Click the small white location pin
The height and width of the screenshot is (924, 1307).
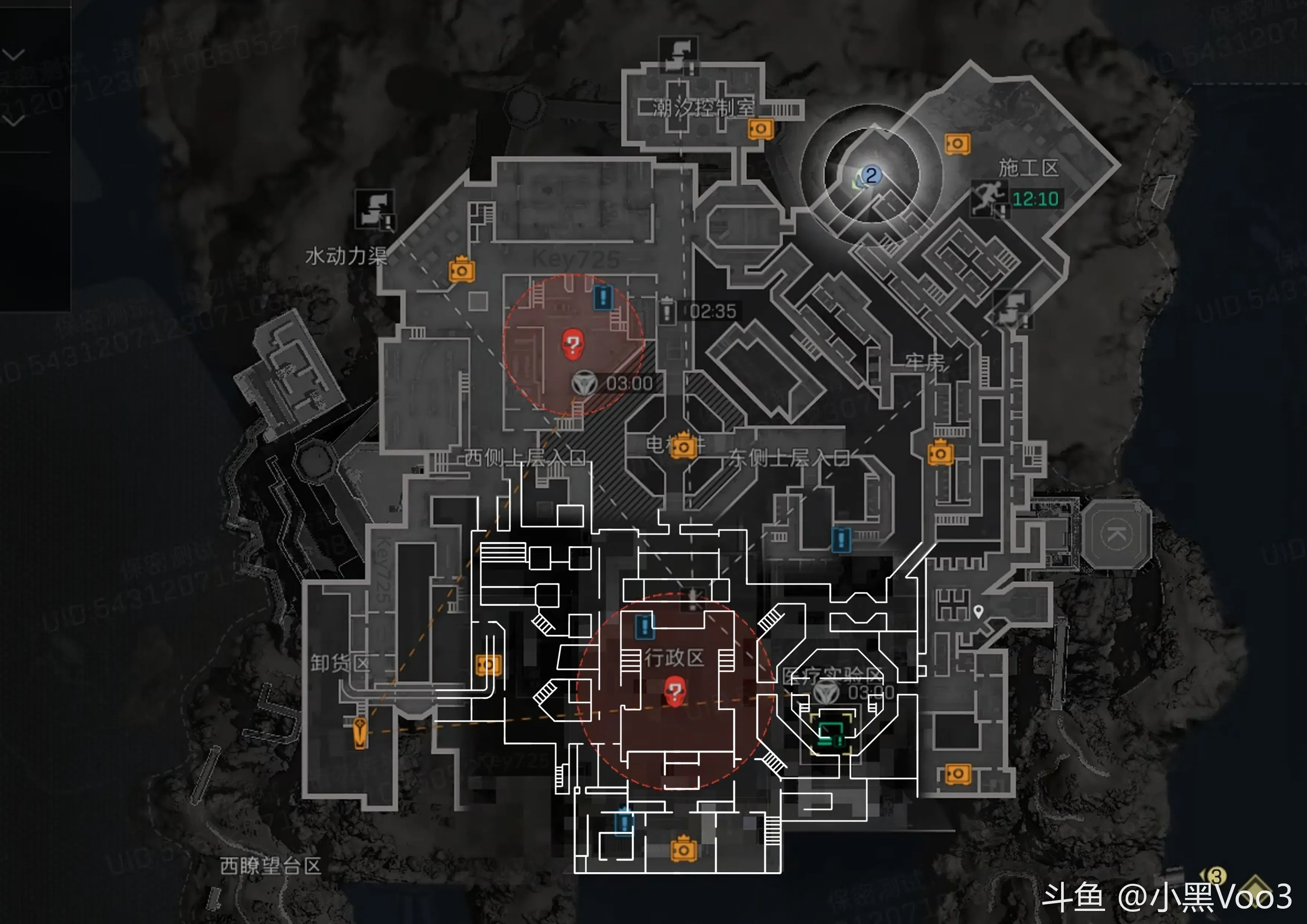click(978, 611)
